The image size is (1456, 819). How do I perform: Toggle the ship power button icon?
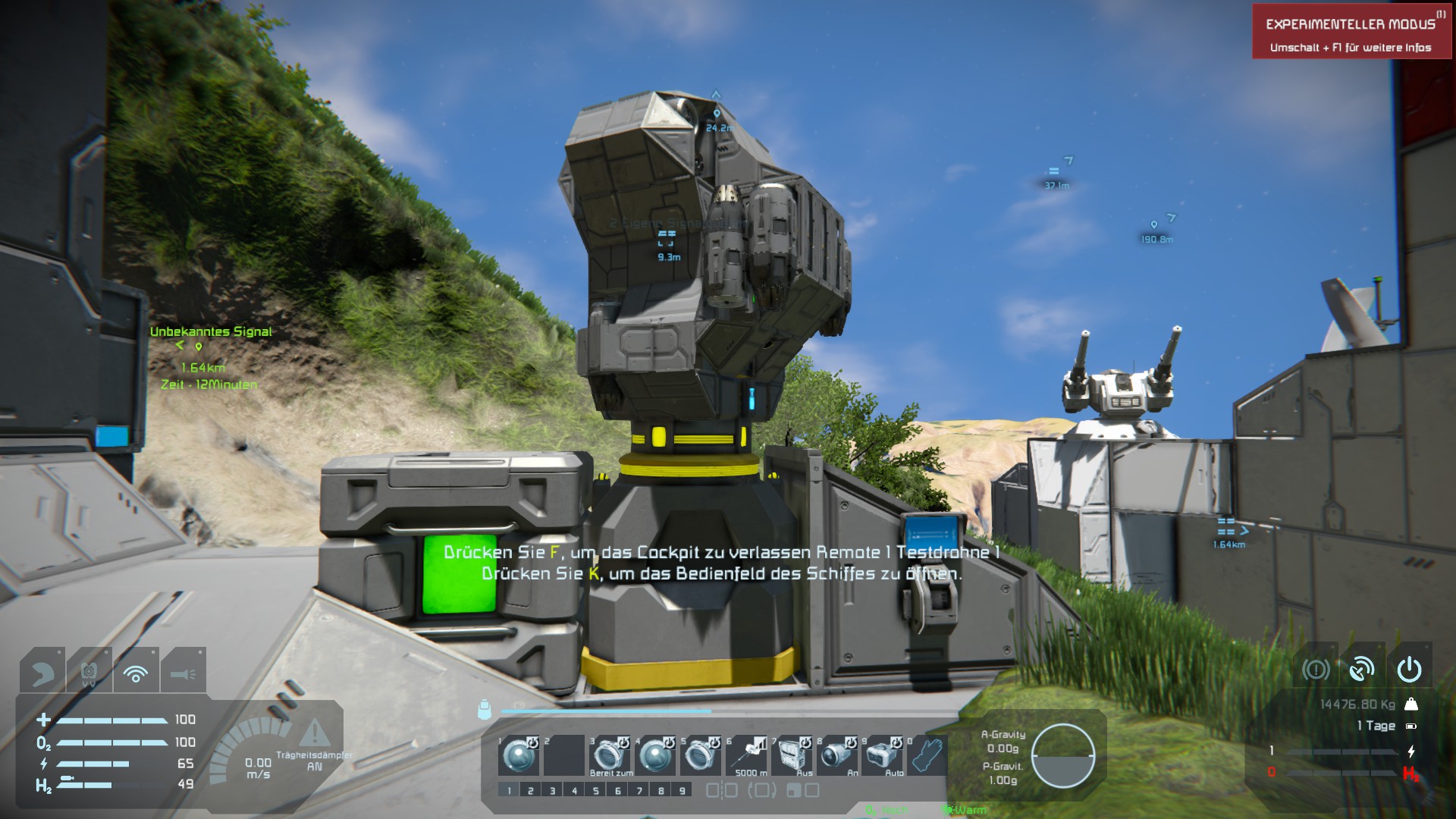click(x=1409, y=669)
